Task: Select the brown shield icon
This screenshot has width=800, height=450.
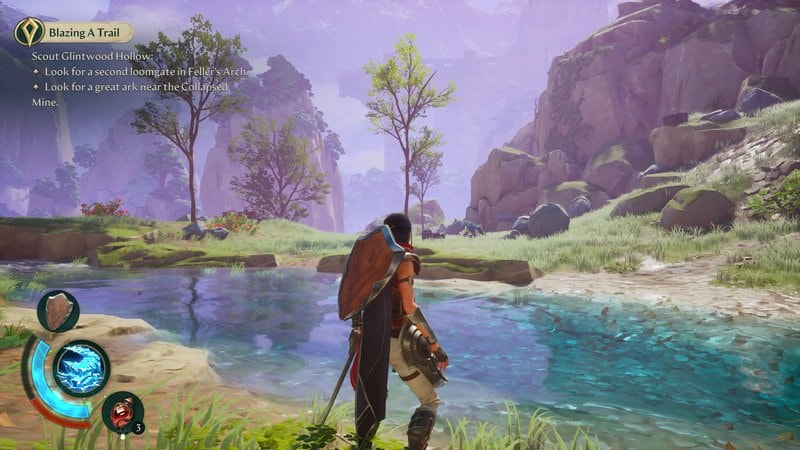Action: click(x=58, y=310)
